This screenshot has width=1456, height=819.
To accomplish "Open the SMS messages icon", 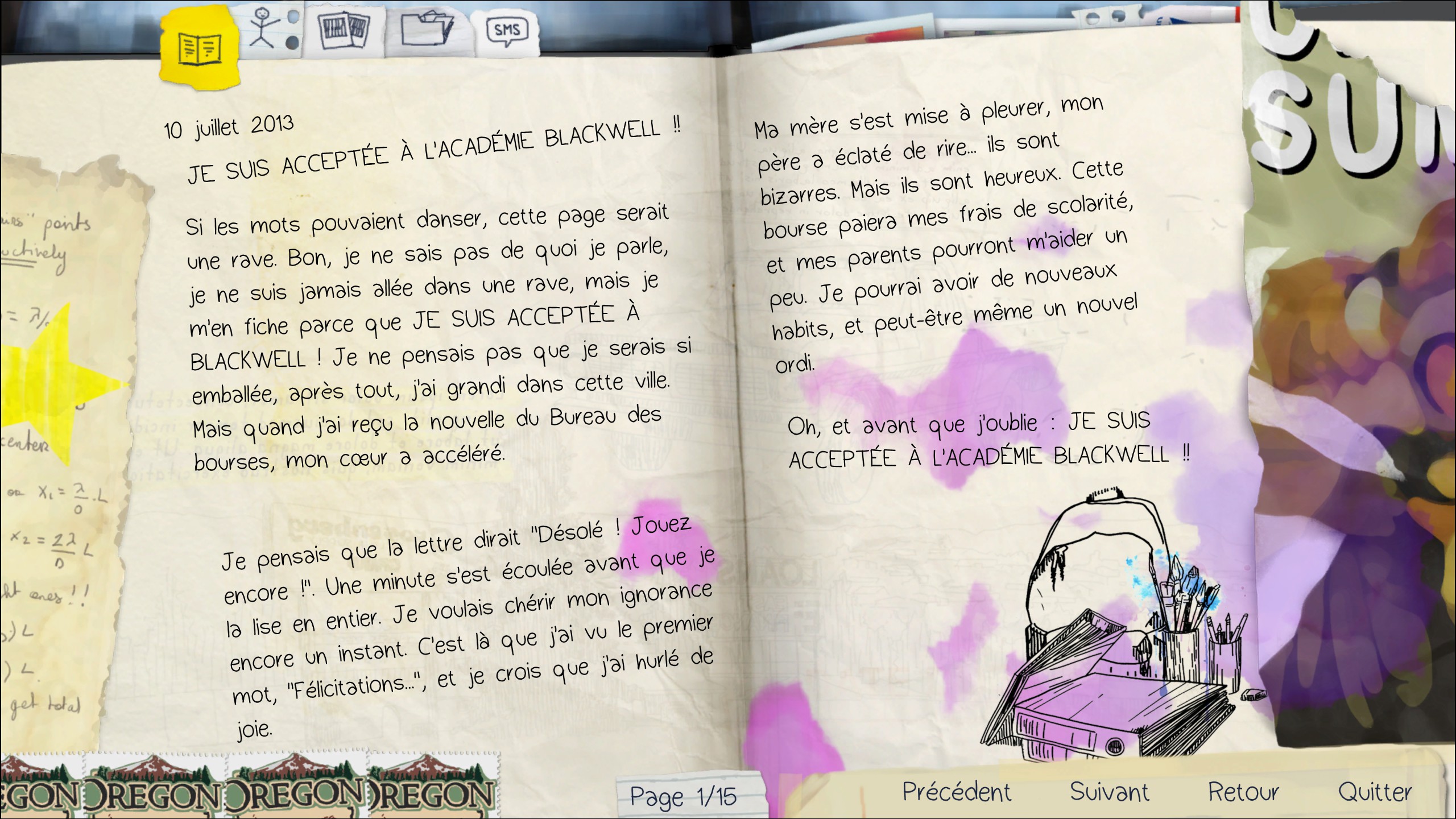I will [x=508, y=30].
